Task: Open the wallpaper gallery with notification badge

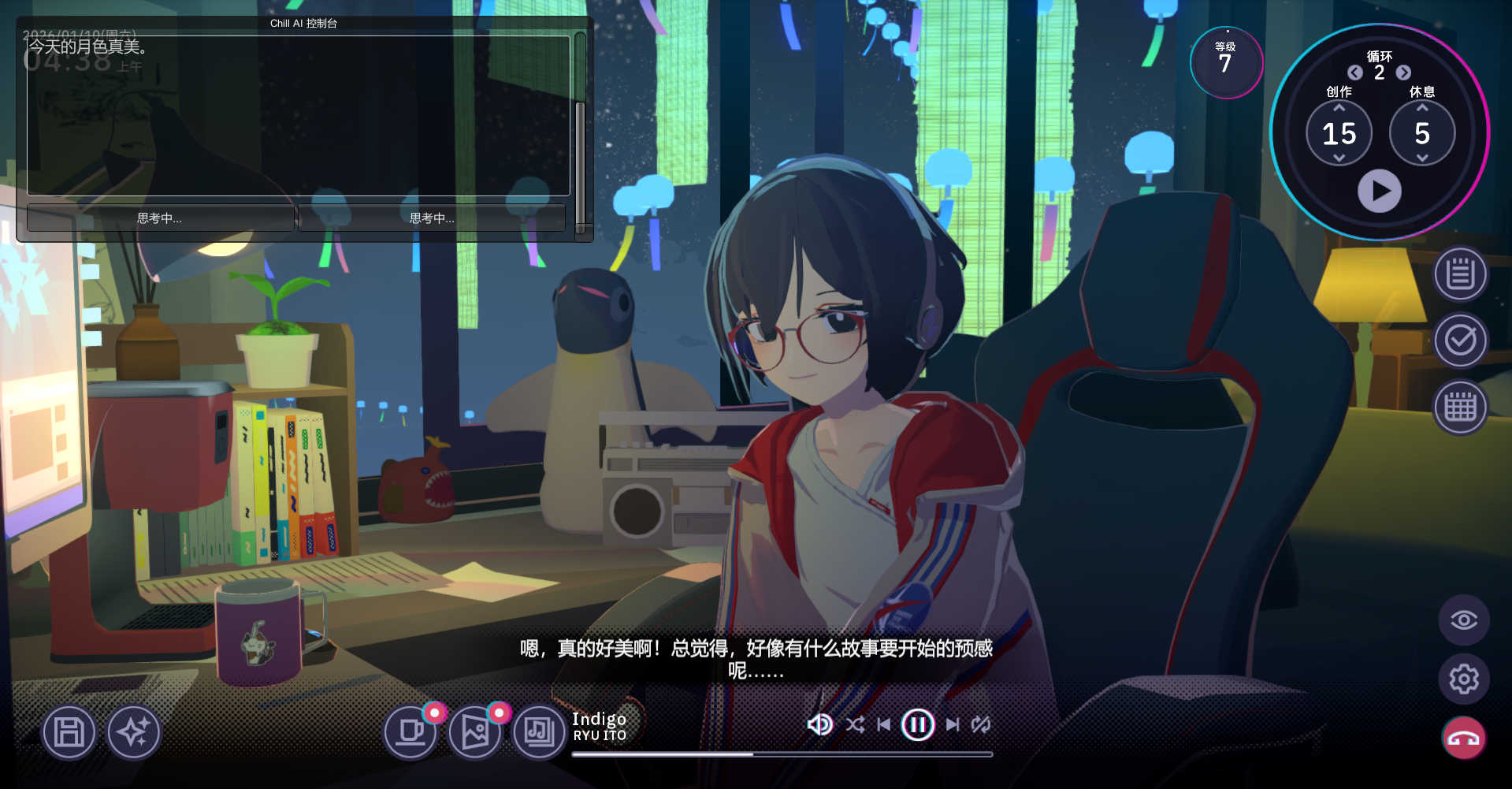Action: (x=474, y=731)
